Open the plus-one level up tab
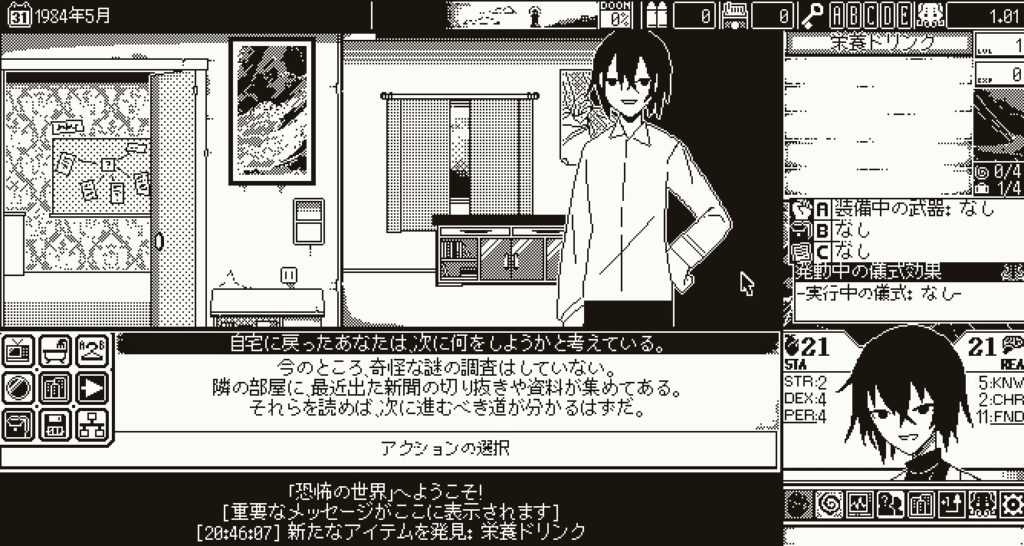This screenshot has width=1024, height=546. pos(949,505)
